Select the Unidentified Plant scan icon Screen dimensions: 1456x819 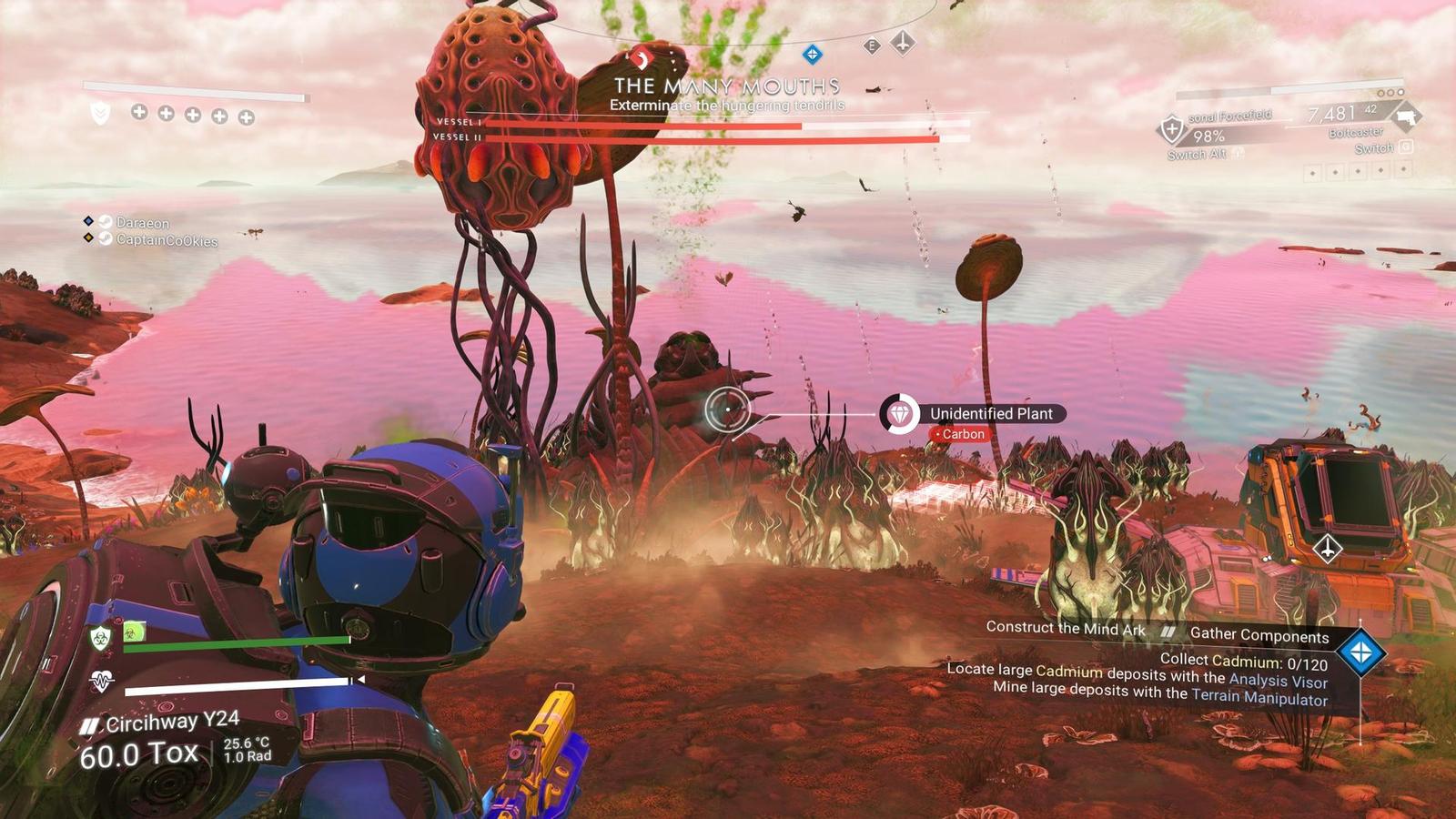(899, 414)
